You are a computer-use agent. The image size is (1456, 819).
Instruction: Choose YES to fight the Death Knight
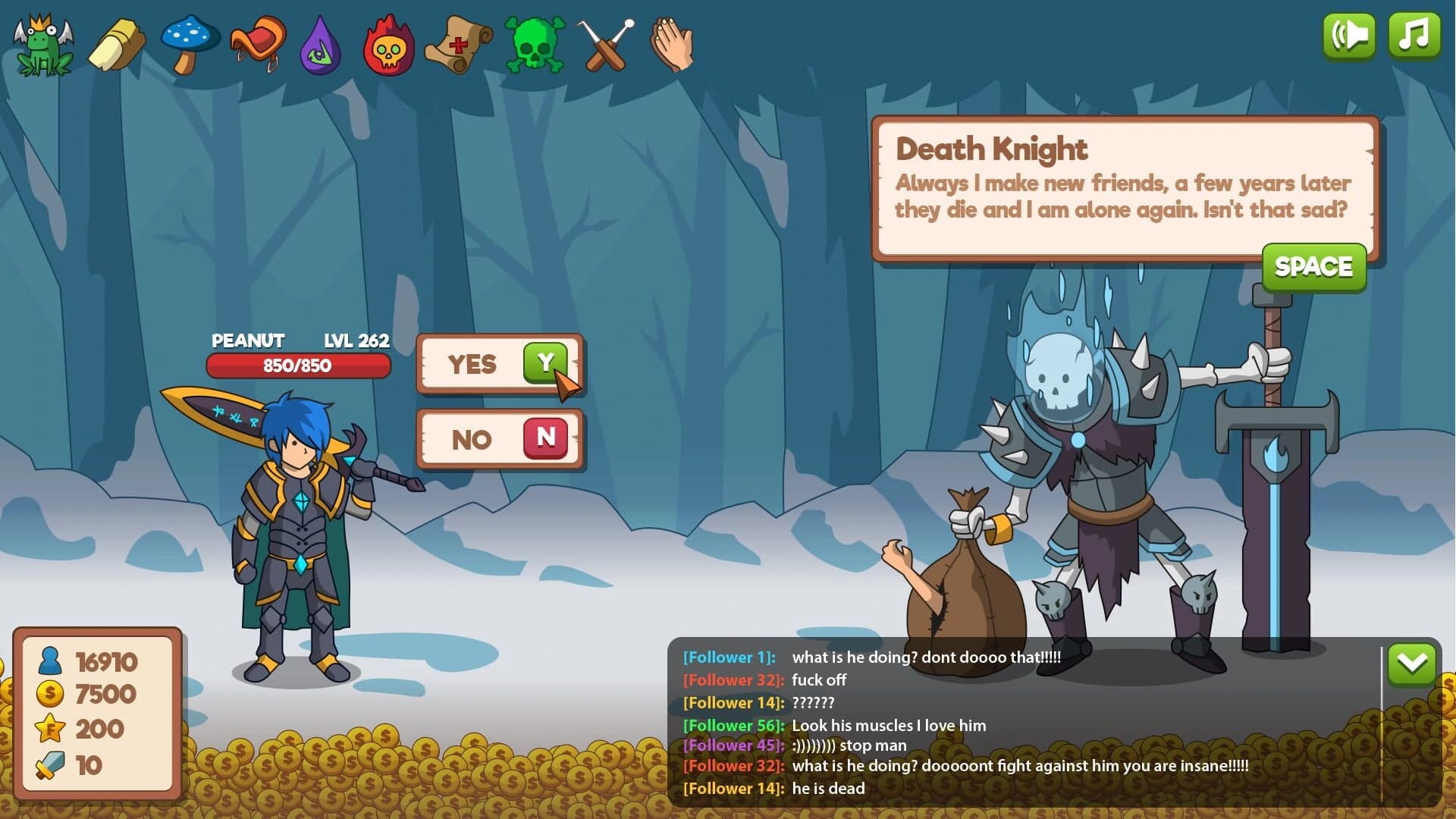[x=500, y=365]
